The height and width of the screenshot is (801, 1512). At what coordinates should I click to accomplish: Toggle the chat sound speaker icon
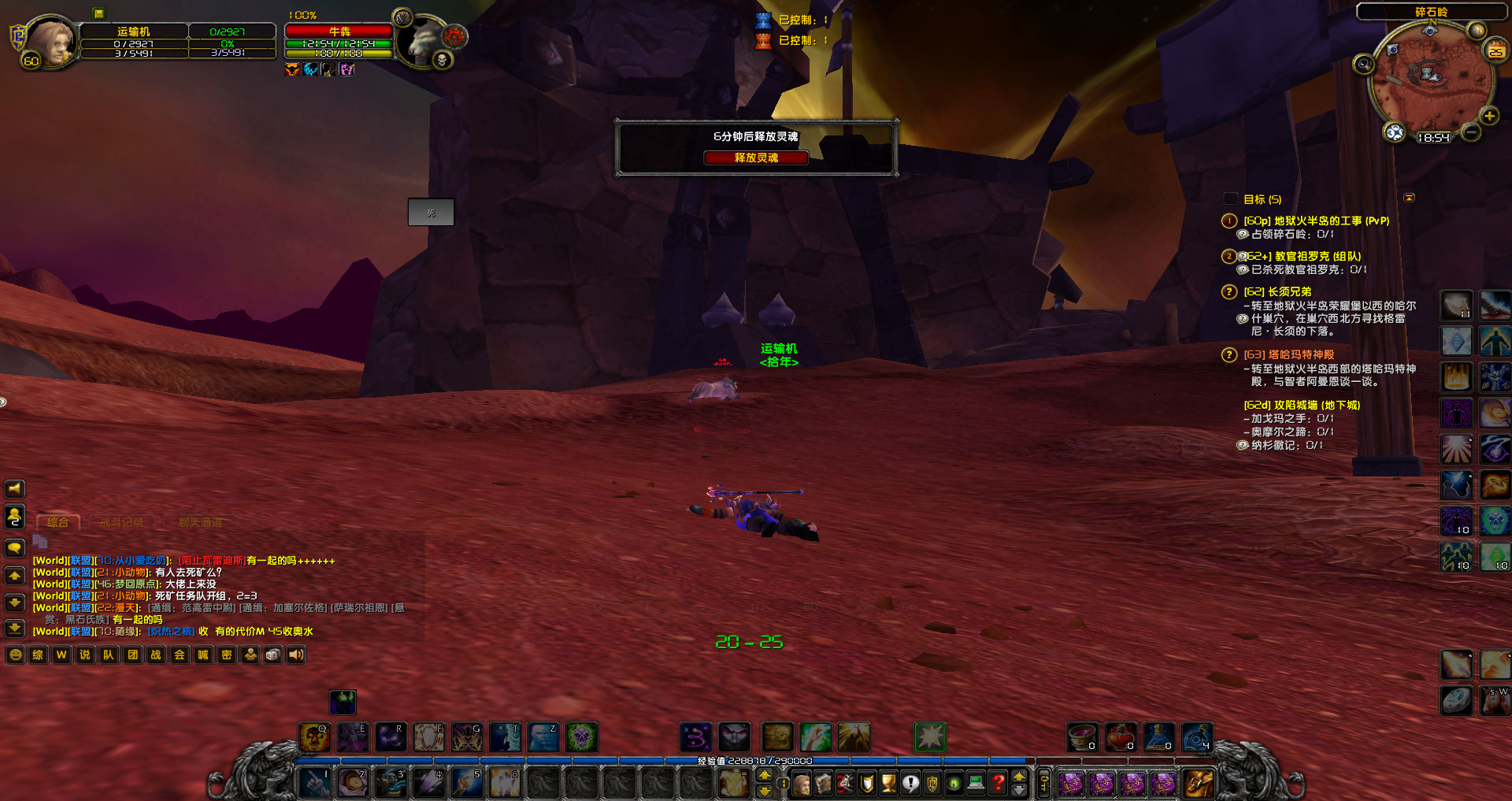pos(295,655)
